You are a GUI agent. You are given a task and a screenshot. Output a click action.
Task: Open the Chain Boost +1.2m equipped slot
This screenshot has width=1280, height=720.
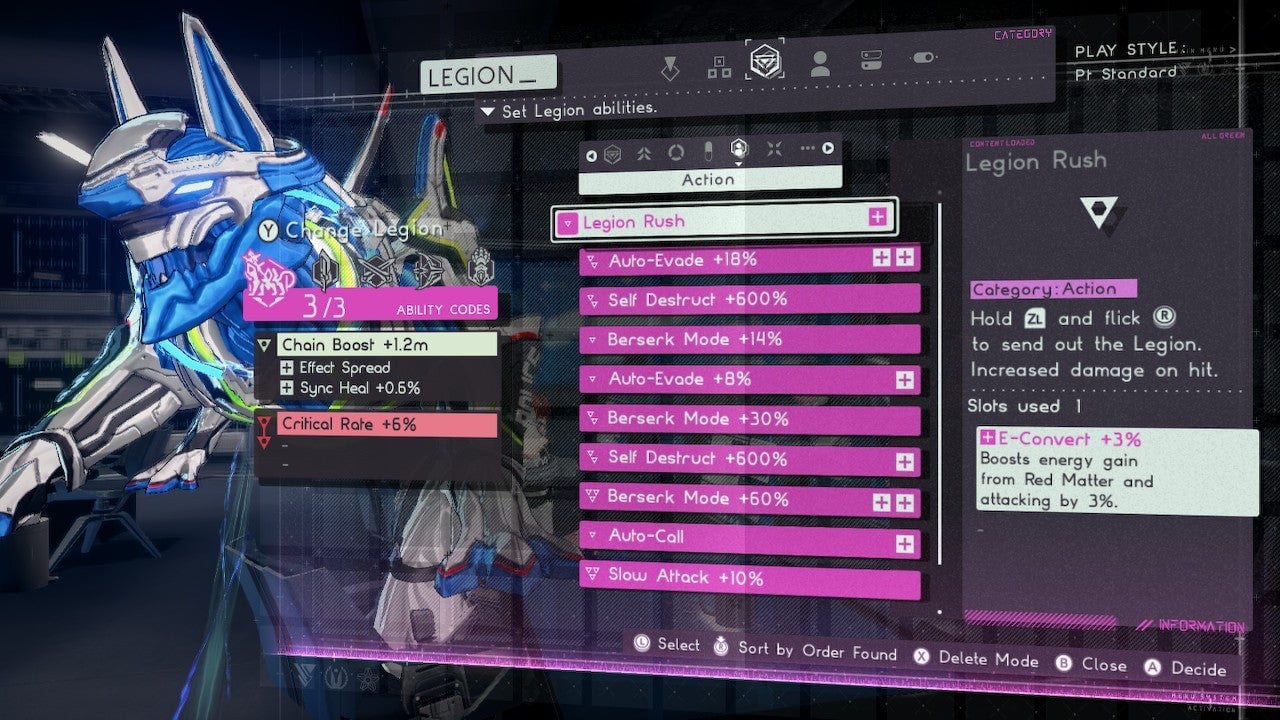[x=376, y=345]
